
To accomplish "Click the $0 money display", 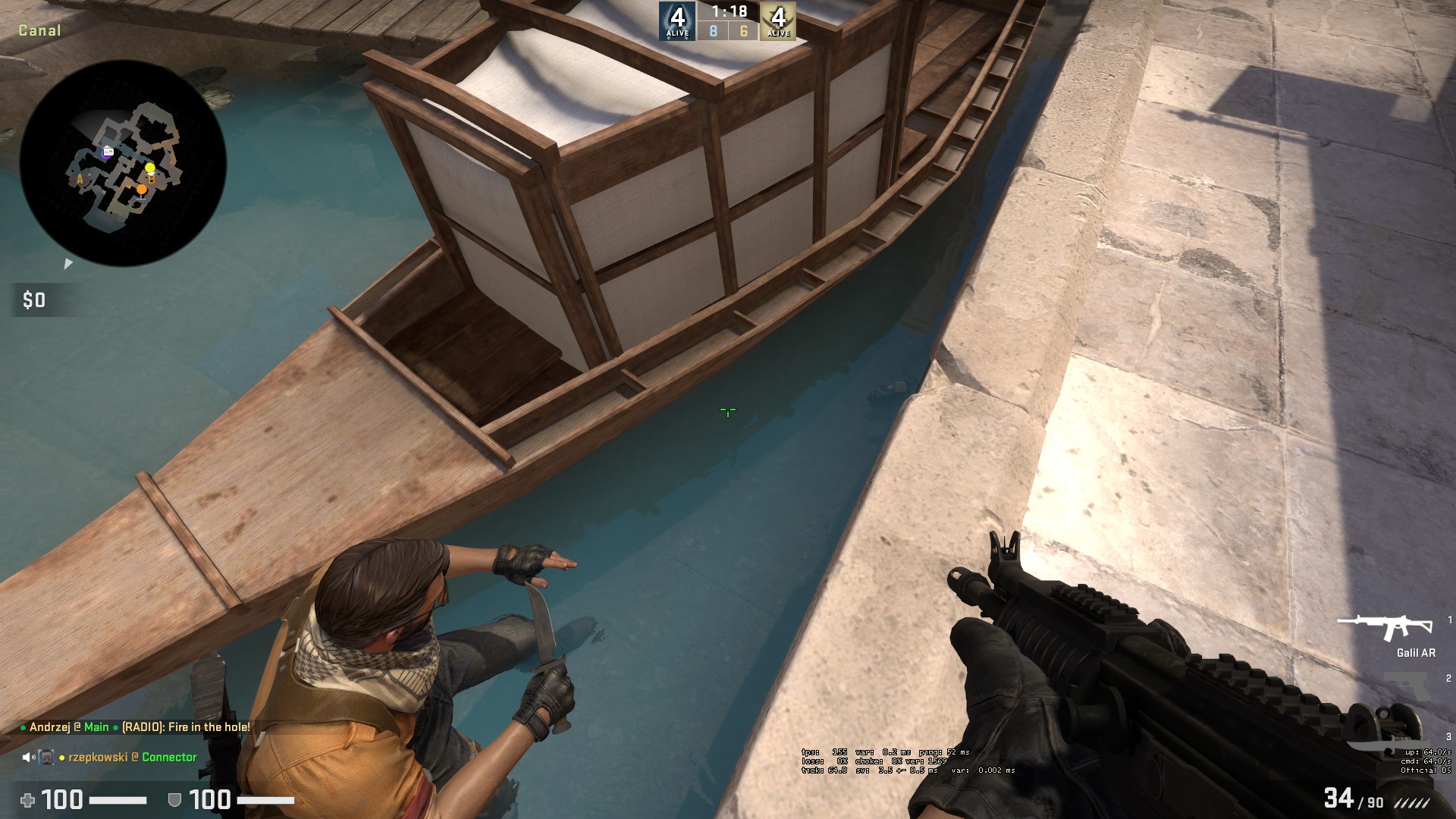I will click(34, 300).
